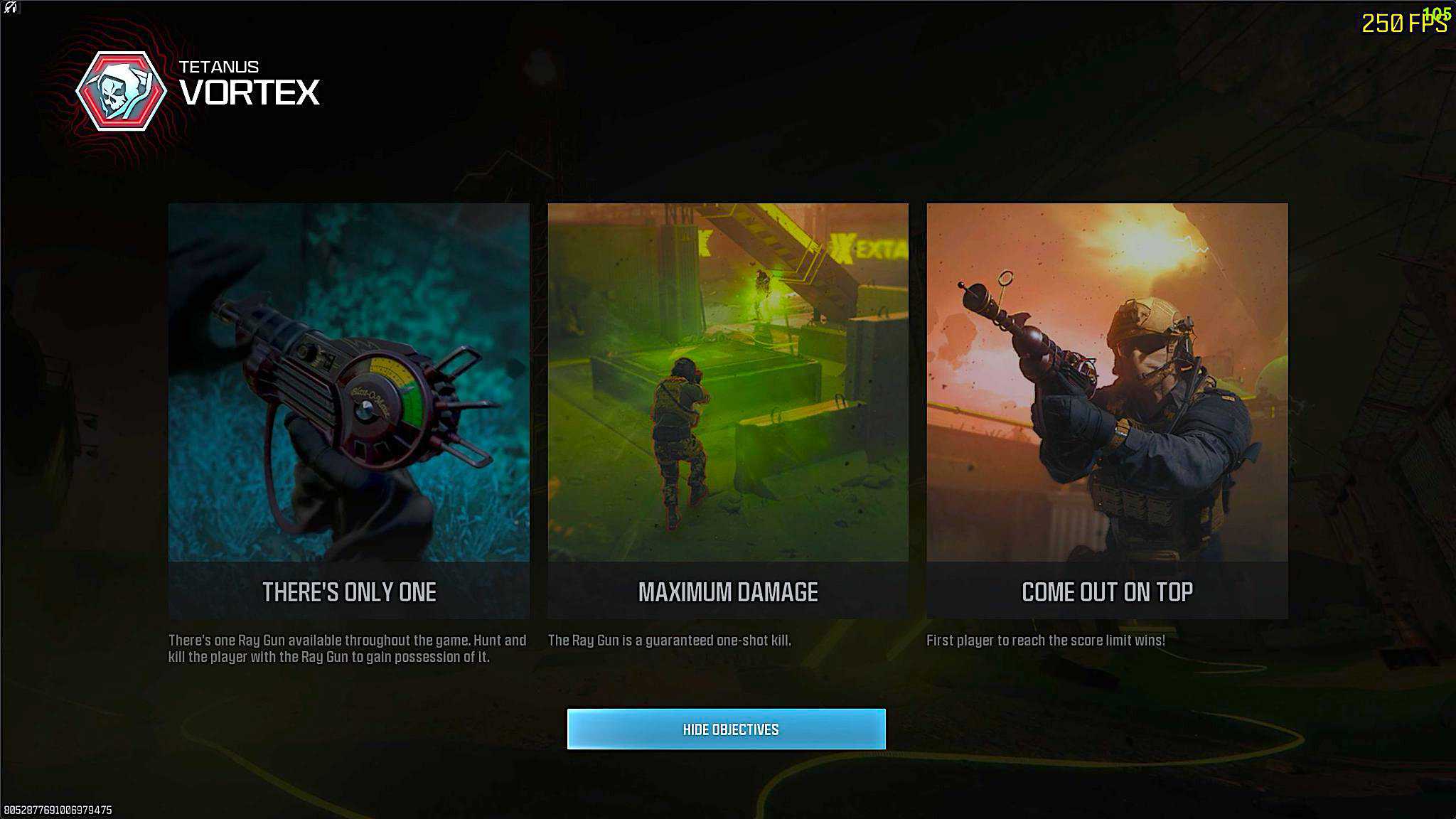The width and height of the screenshot is (1456, 819).
Task: Click the MAXIMUM DAMAGE title text
Action: 729,591
